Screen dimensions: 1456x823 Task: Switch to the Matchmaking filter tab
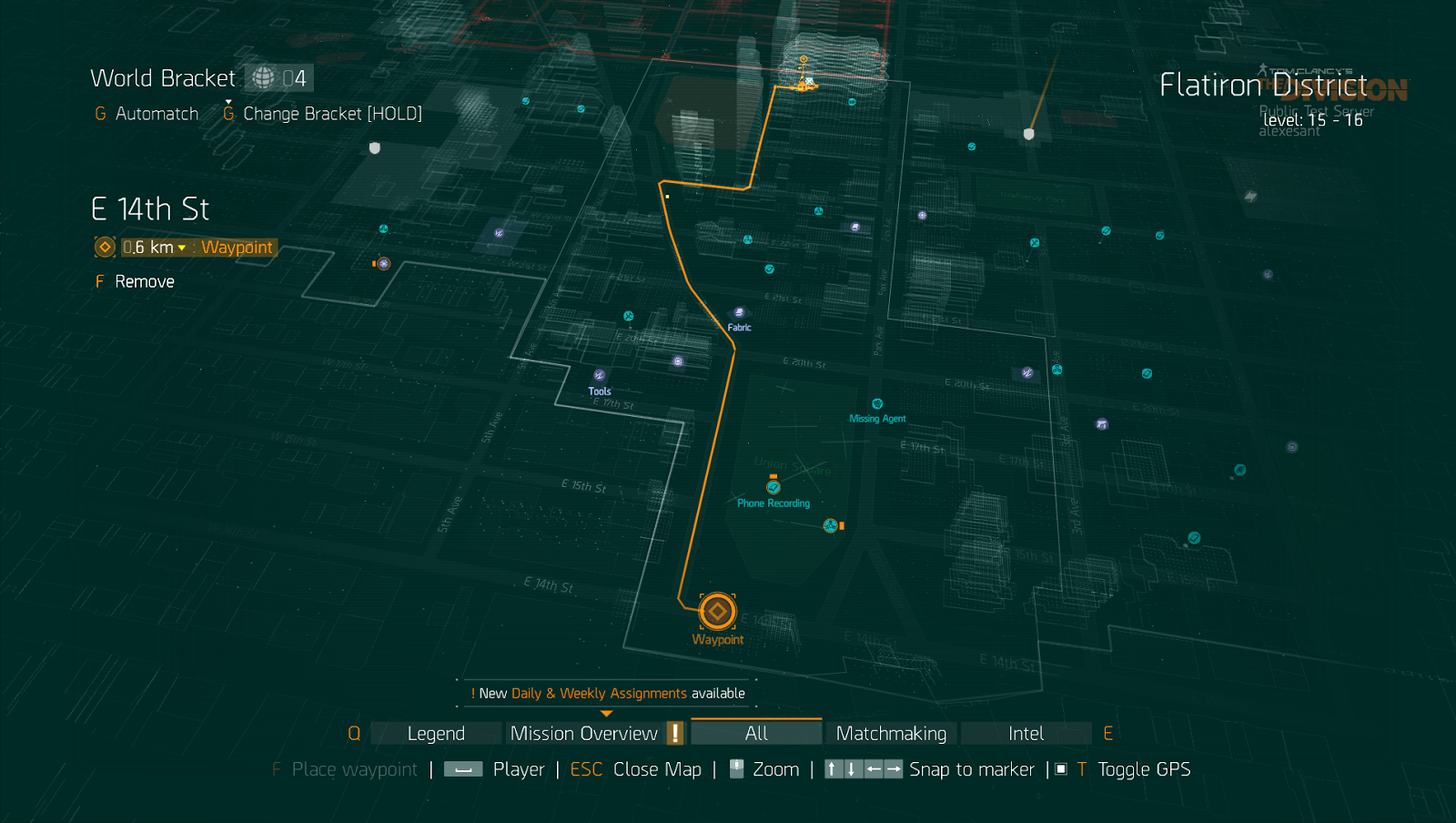(890, 733)
